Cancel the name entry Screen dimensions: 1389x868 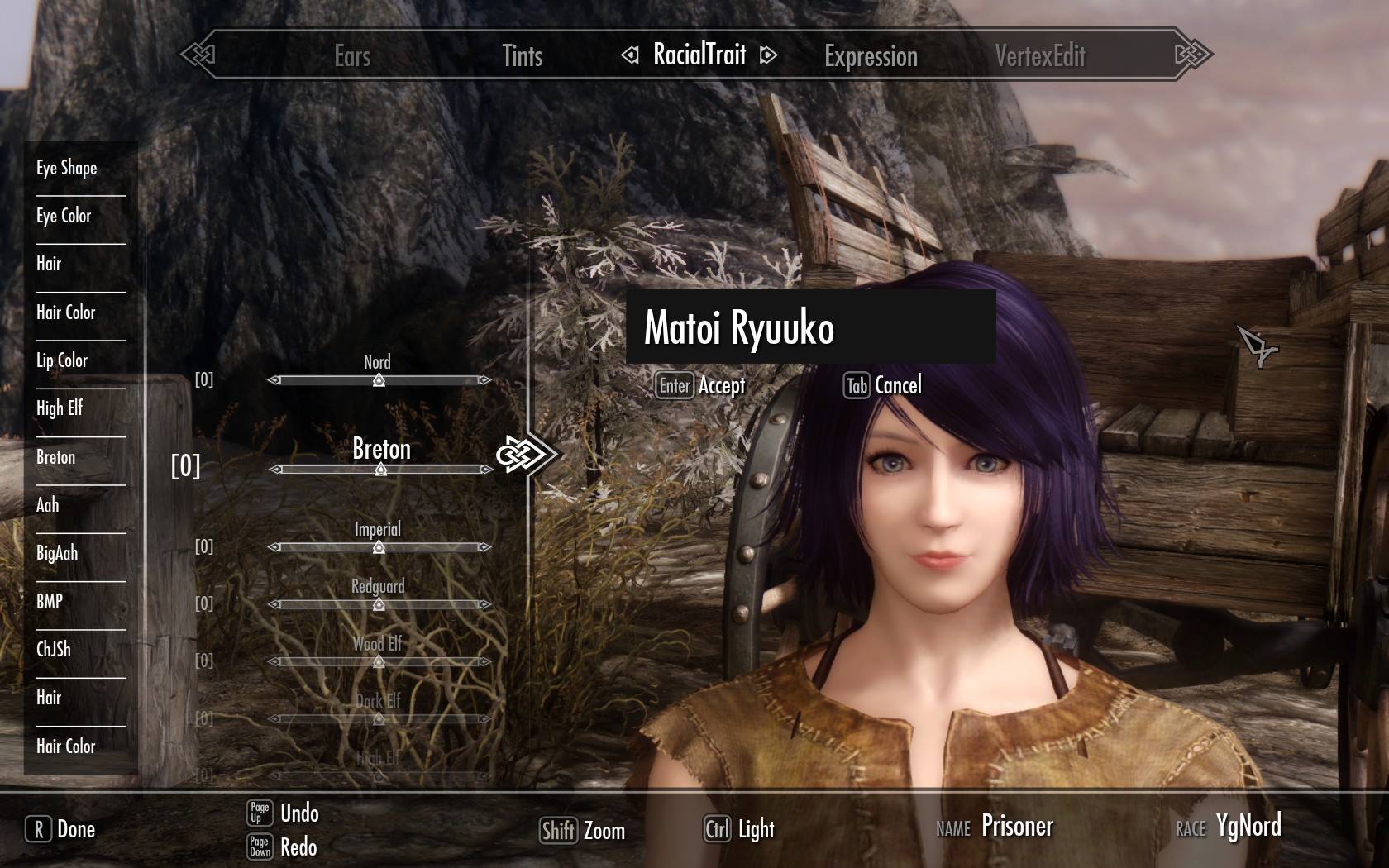click(882, 385)
